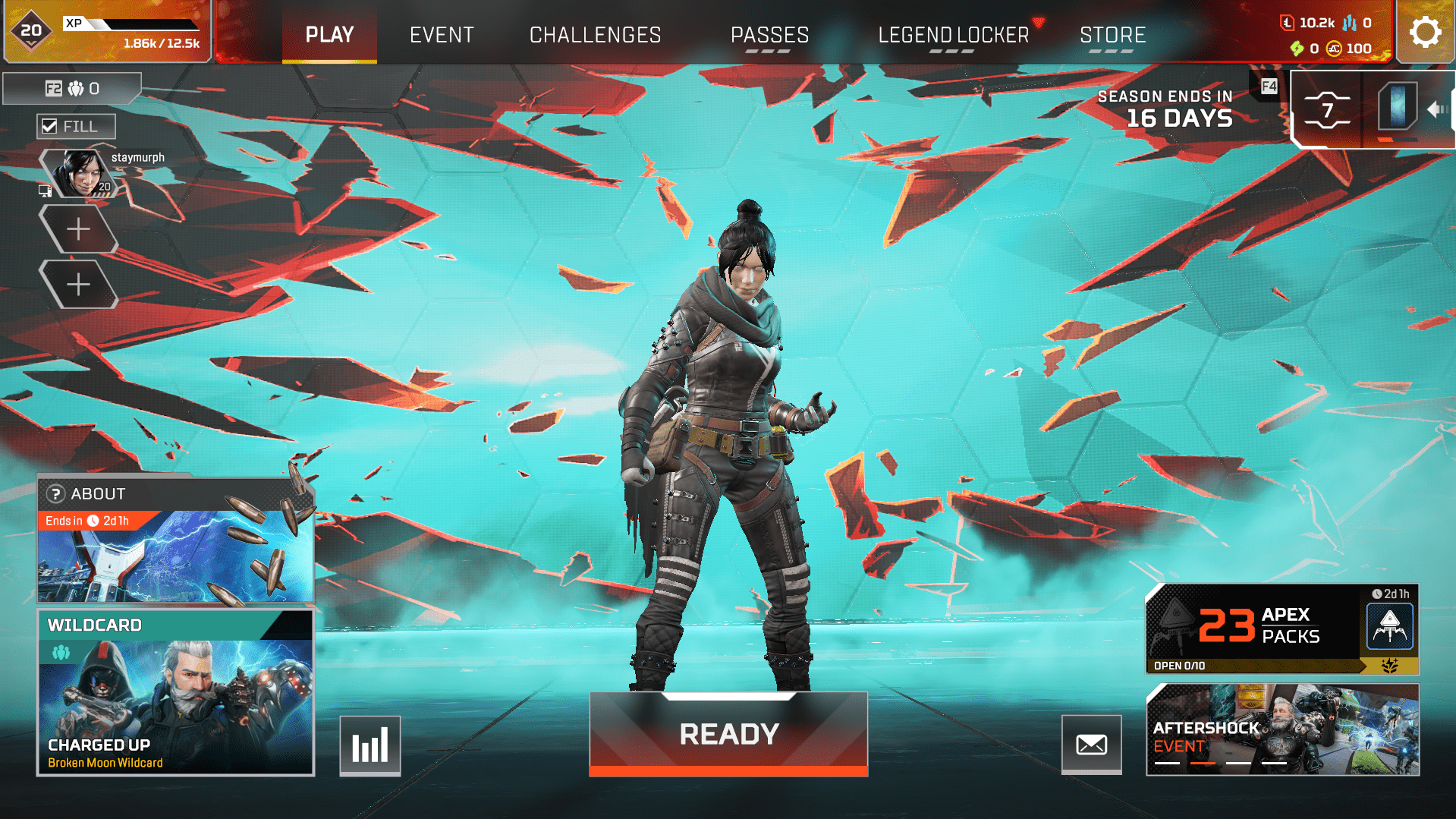Toggle the FILL teammates checkbox
The height and width of the screenshot is (819, 1456).
point(52,126)
